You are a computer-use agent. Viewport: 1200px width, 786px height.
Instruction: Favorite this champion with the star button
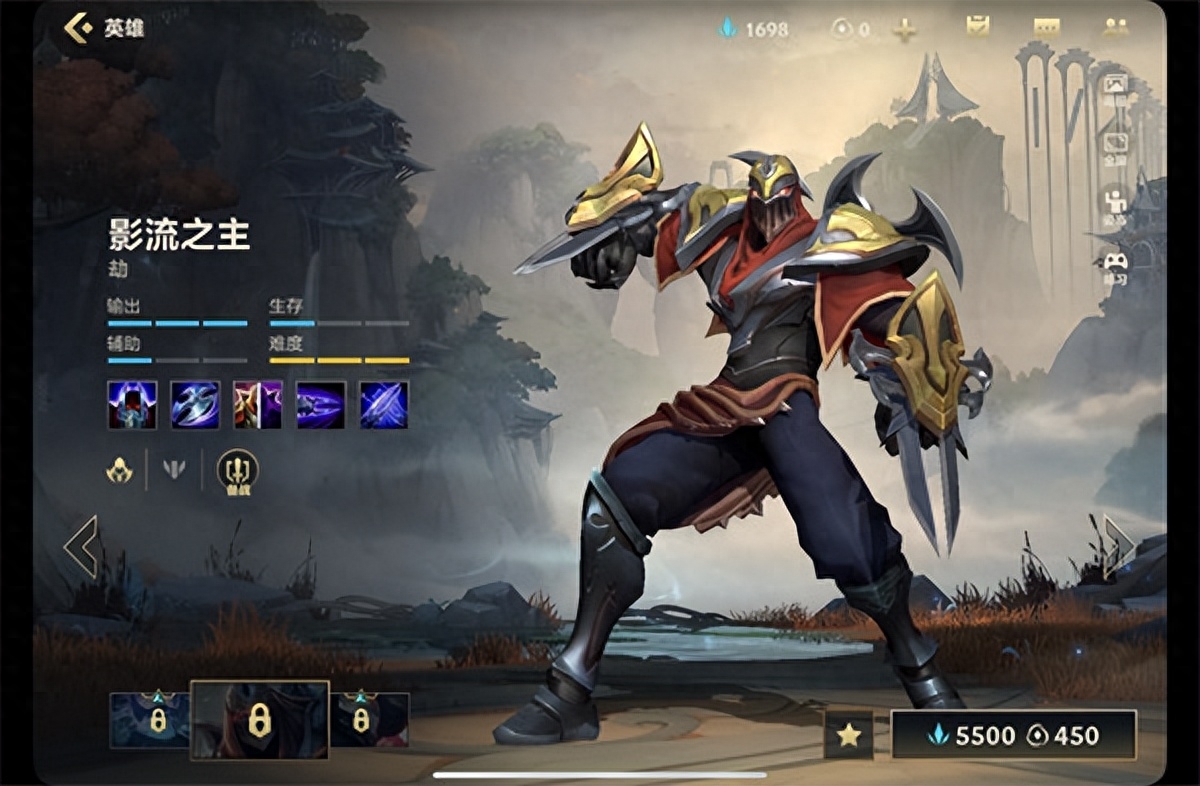click(x=848, y=736)
